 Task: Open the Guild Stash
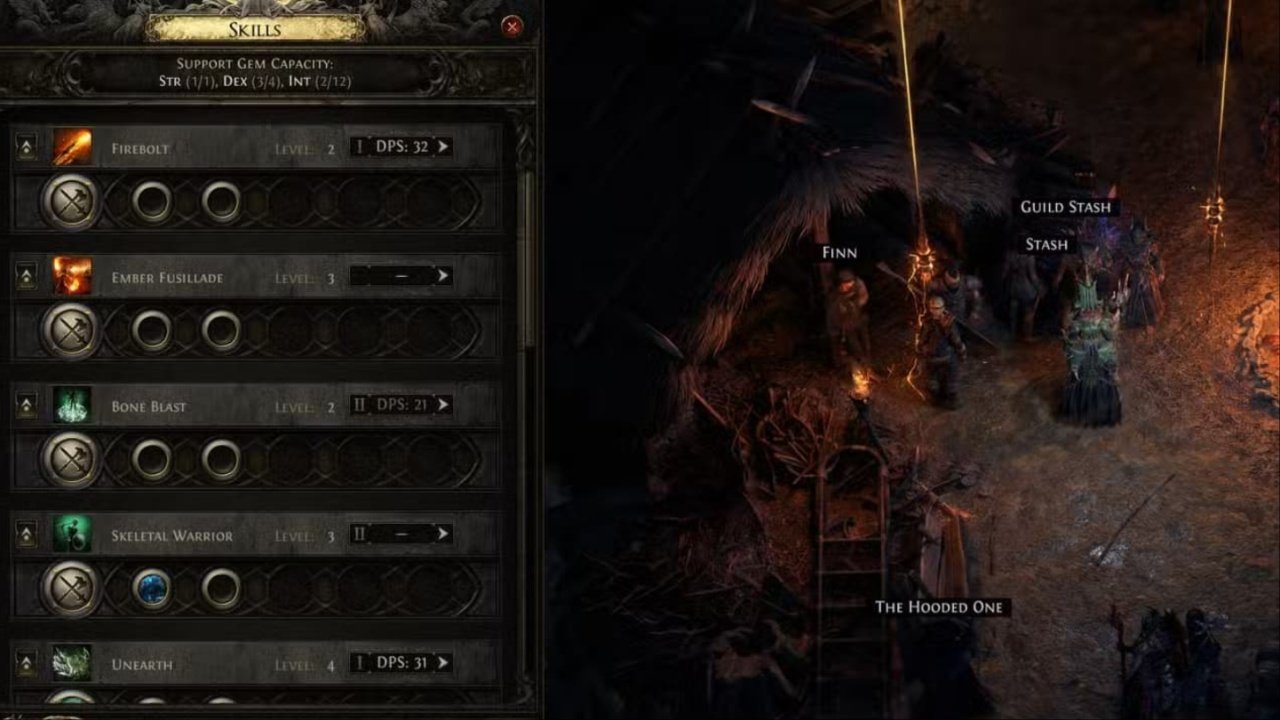(1065, 206)
